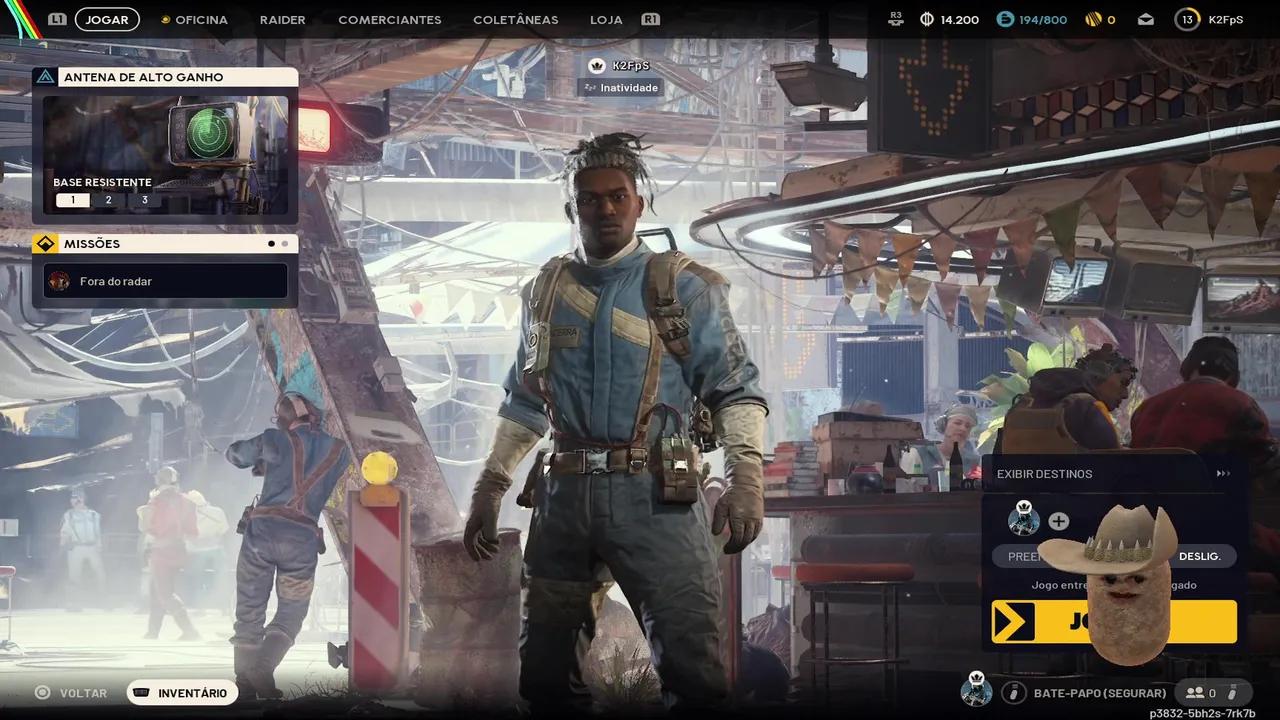This screenshot has height=720, width=1280.
Task: Expand EXIBIR DESTINOS using the chevron arrows
Action: click(x=1223, y=473)
